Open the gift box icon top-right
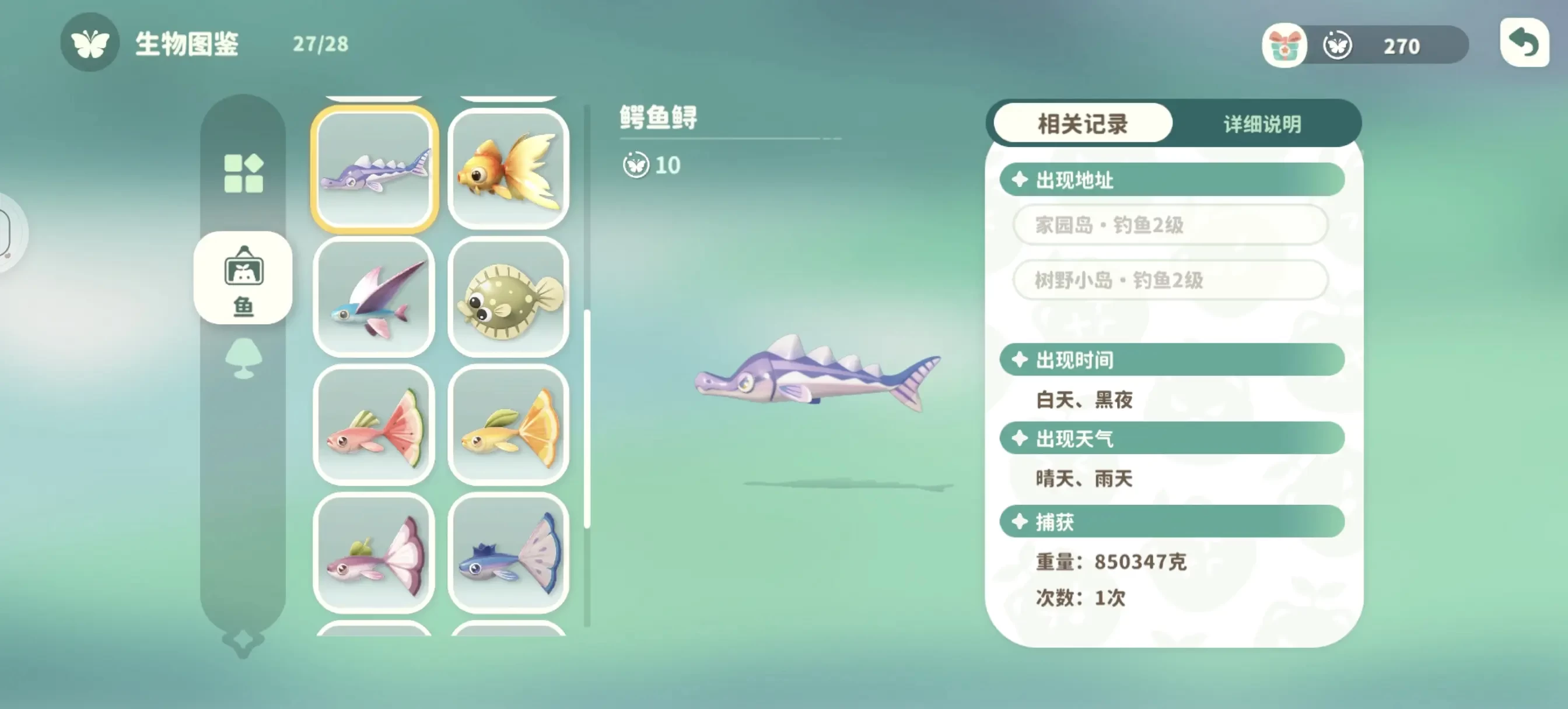 pyautogui.click(x=1284, y=44)
